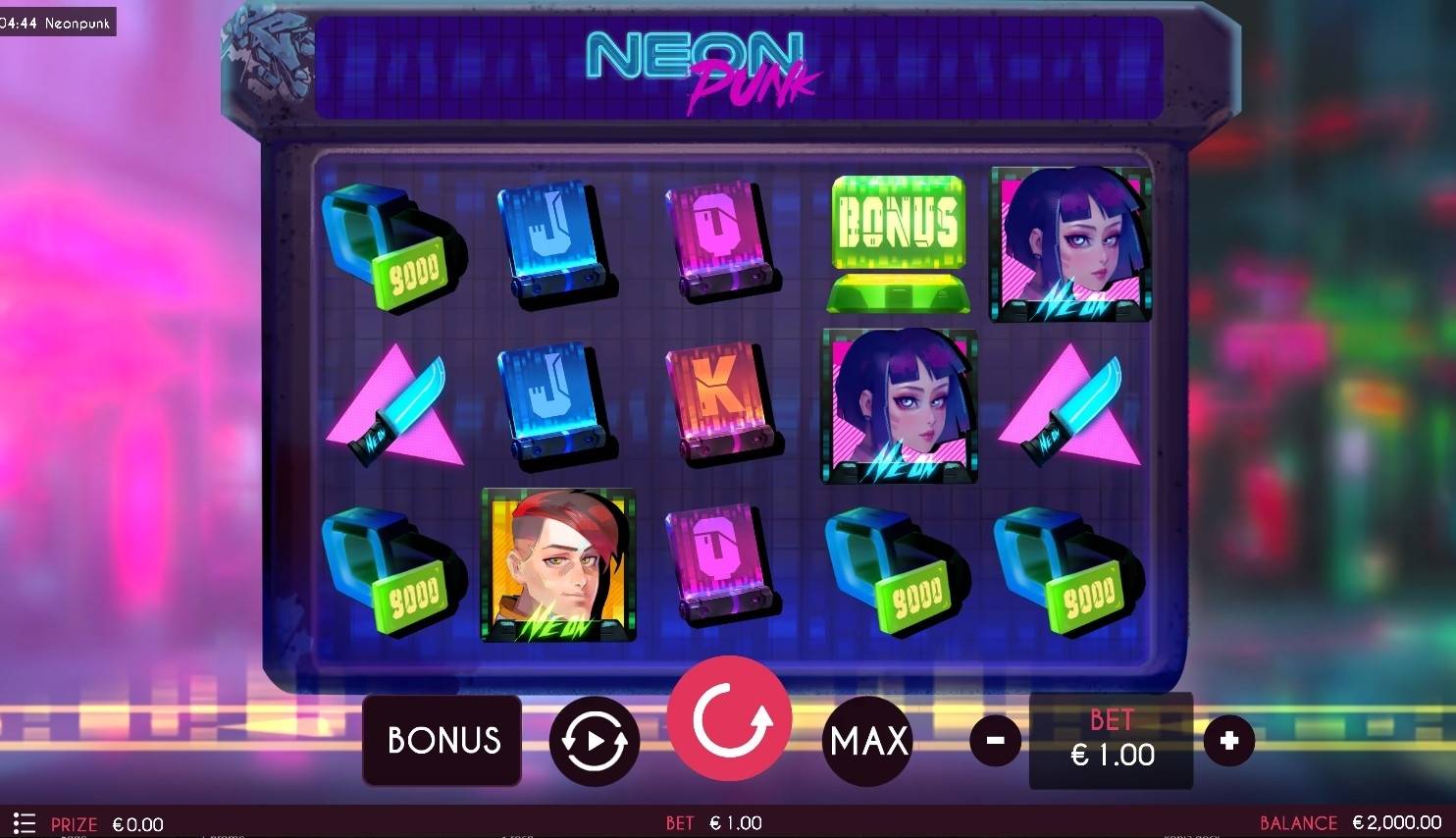Increase the bet with the plus stepper
1456x838 pixels.
pyautogui.click(x=1229, y=741)
